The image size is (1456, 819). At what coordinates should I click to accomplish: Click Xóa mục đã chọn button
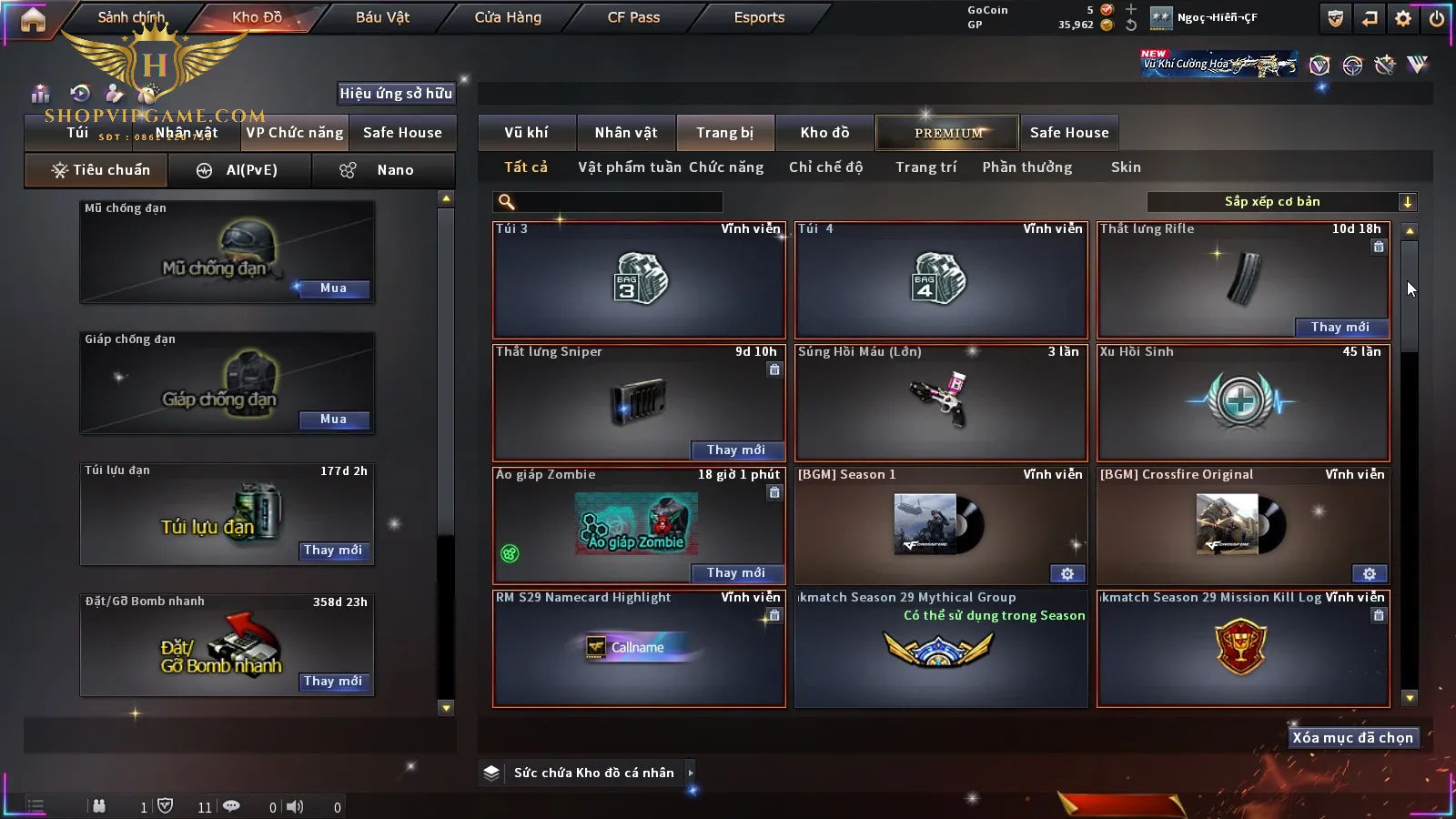pyautogui.click(x=1352, y=738)
